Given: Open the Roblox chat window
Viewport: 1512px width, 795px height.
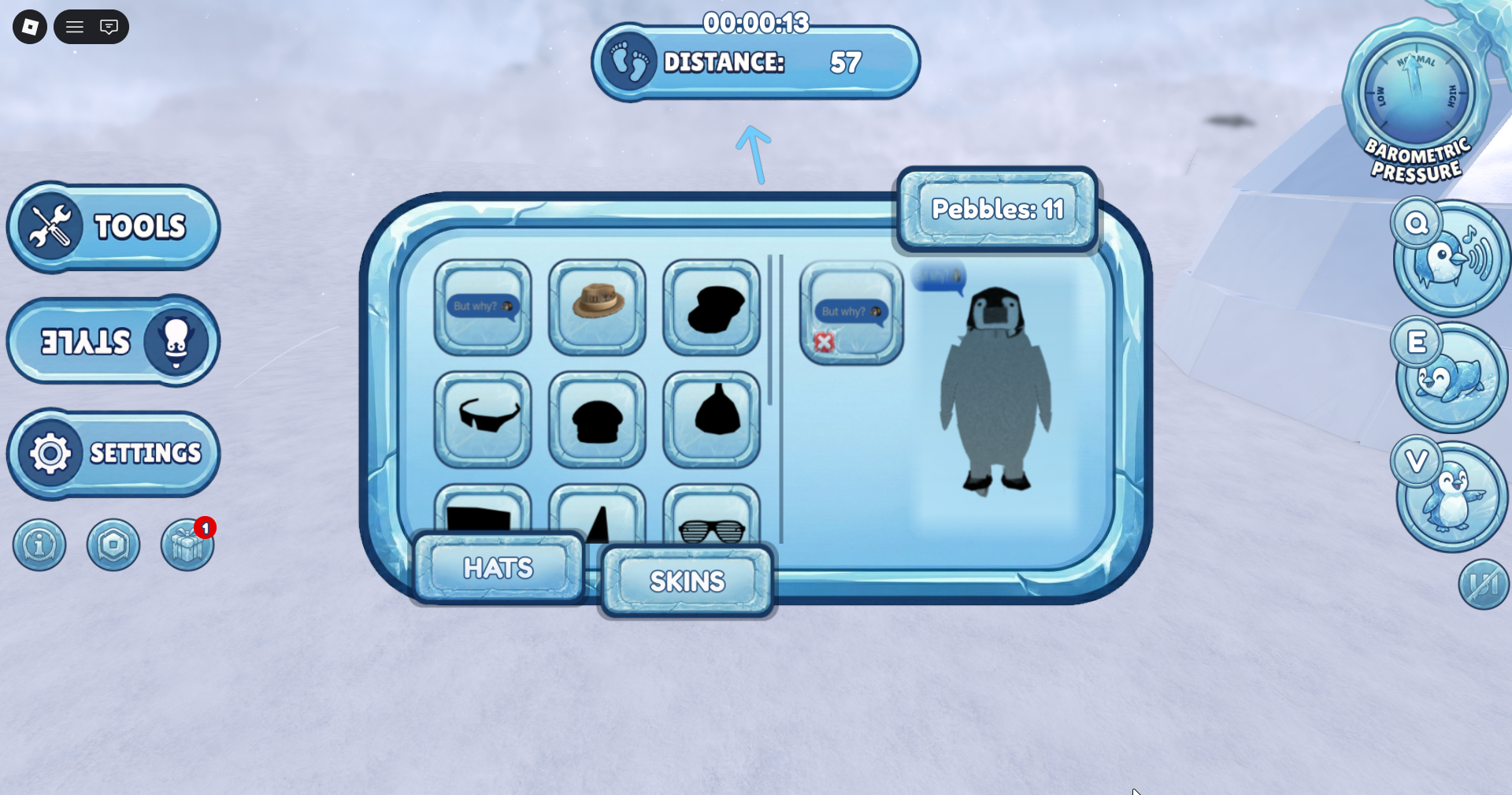Looking at the screenshot, I should click(x=109, y=28).
